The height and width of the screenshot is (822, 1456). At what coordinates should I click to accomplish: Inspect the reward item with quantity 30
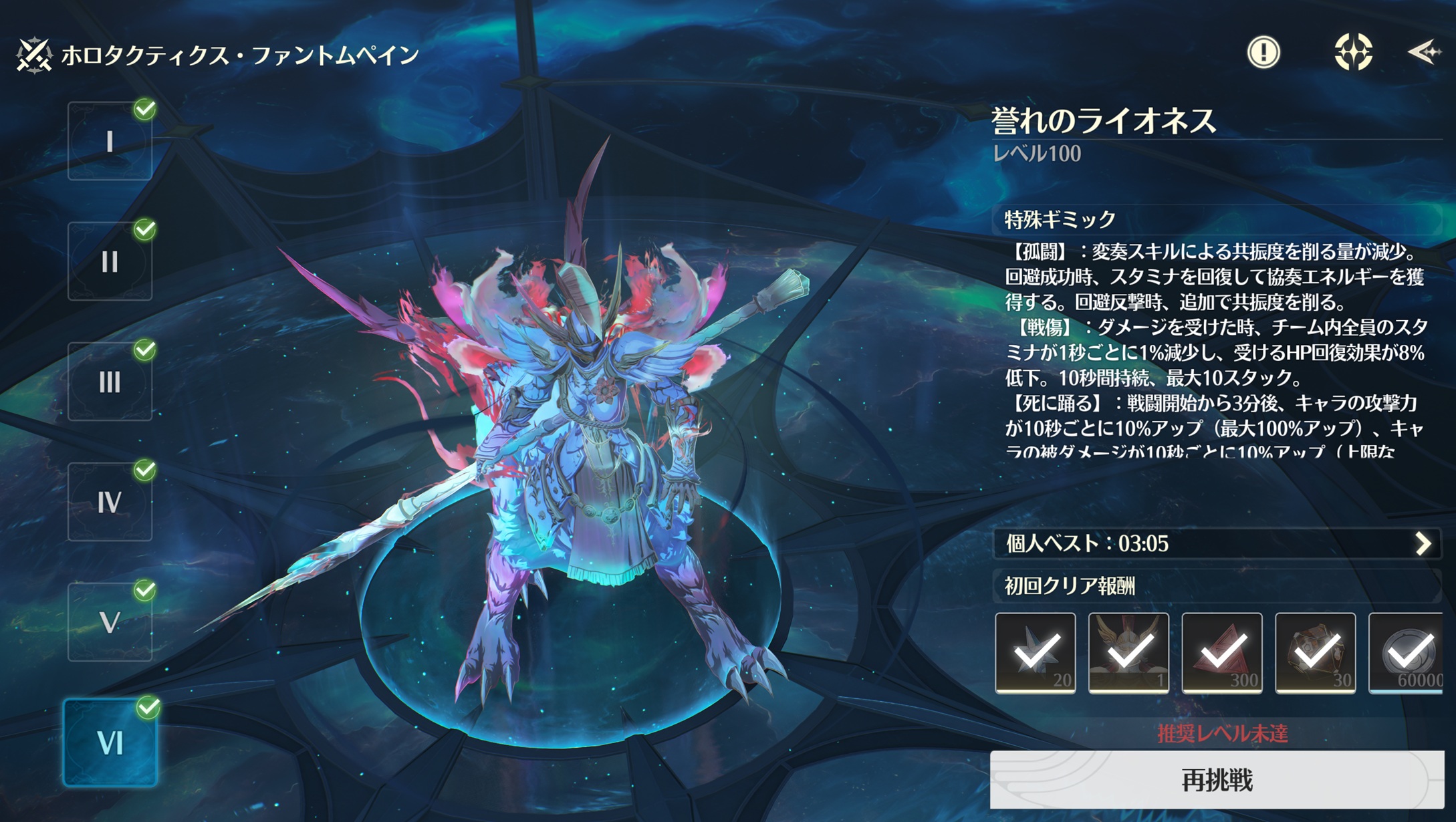tap(1316, 653)
